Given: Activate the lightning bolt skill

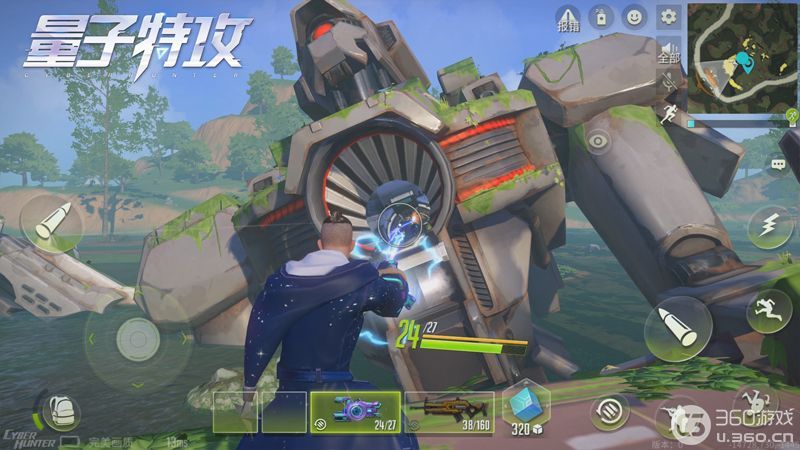Looking at the screenshot, I should point(771,226).
